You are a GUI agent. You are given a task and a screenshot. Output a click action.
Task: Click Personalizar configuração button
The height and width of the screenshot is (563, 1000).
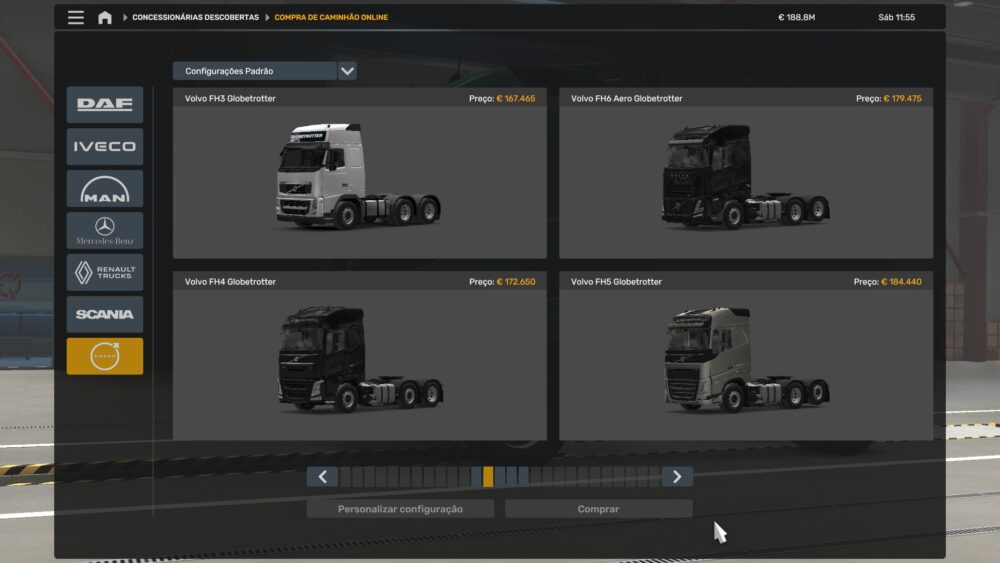click(400, 509)
